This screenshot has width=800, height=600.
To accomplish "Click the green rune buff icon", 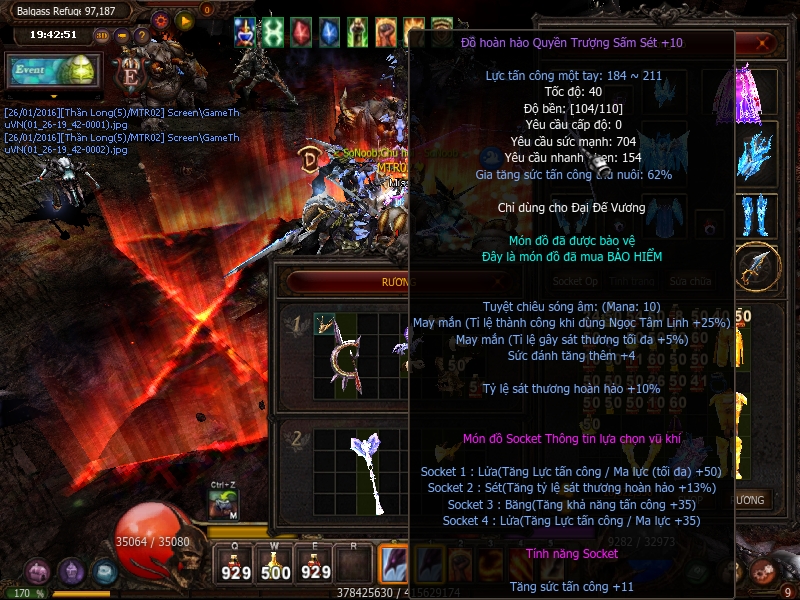I will (272, 32).
